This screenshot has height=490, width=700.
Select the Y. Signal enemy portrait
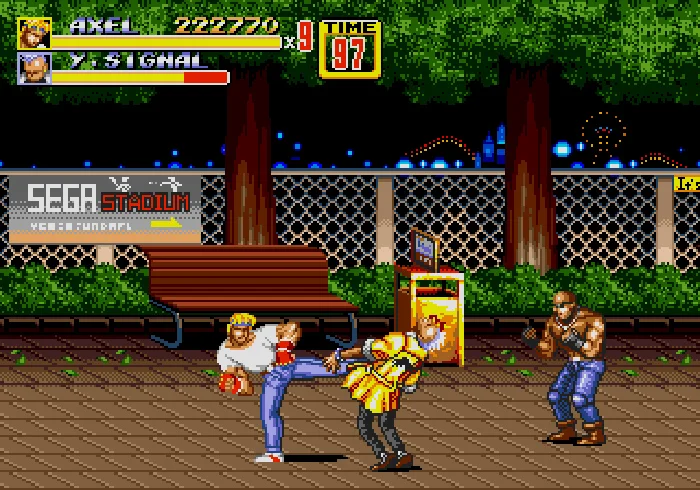pos(34,68)
